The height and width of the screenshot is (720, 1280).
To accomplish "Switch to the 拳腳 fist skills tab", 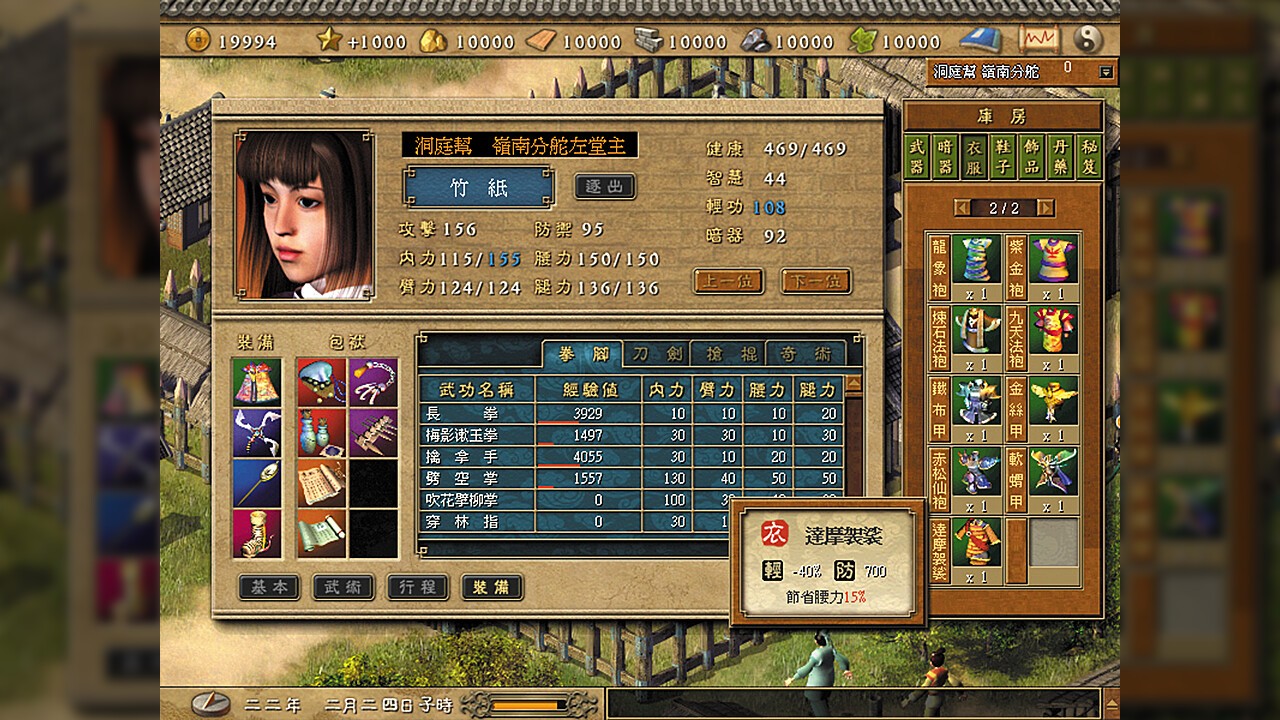I will 582,354.
